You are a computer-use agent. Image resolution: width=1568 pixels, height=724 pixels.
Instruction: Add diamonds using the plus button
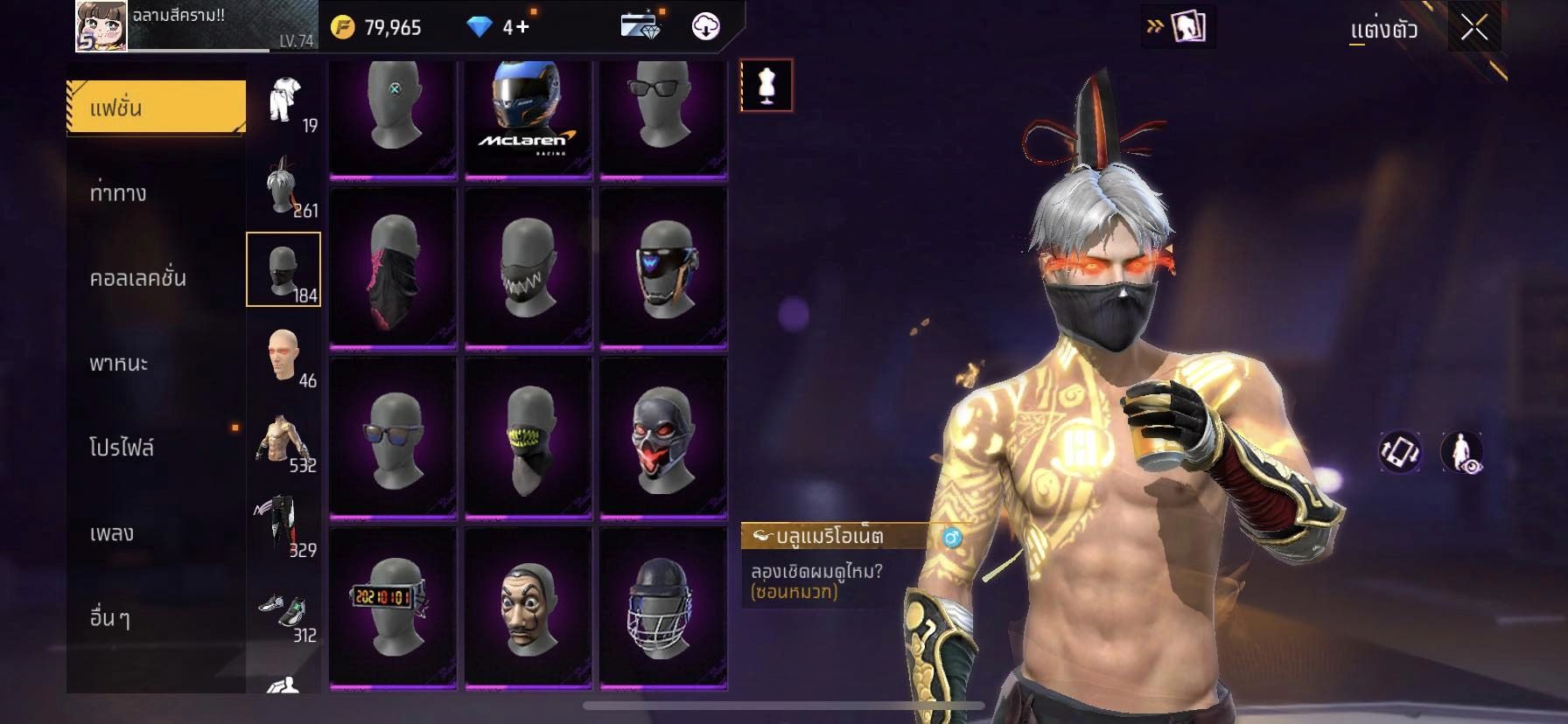[521, 27]
